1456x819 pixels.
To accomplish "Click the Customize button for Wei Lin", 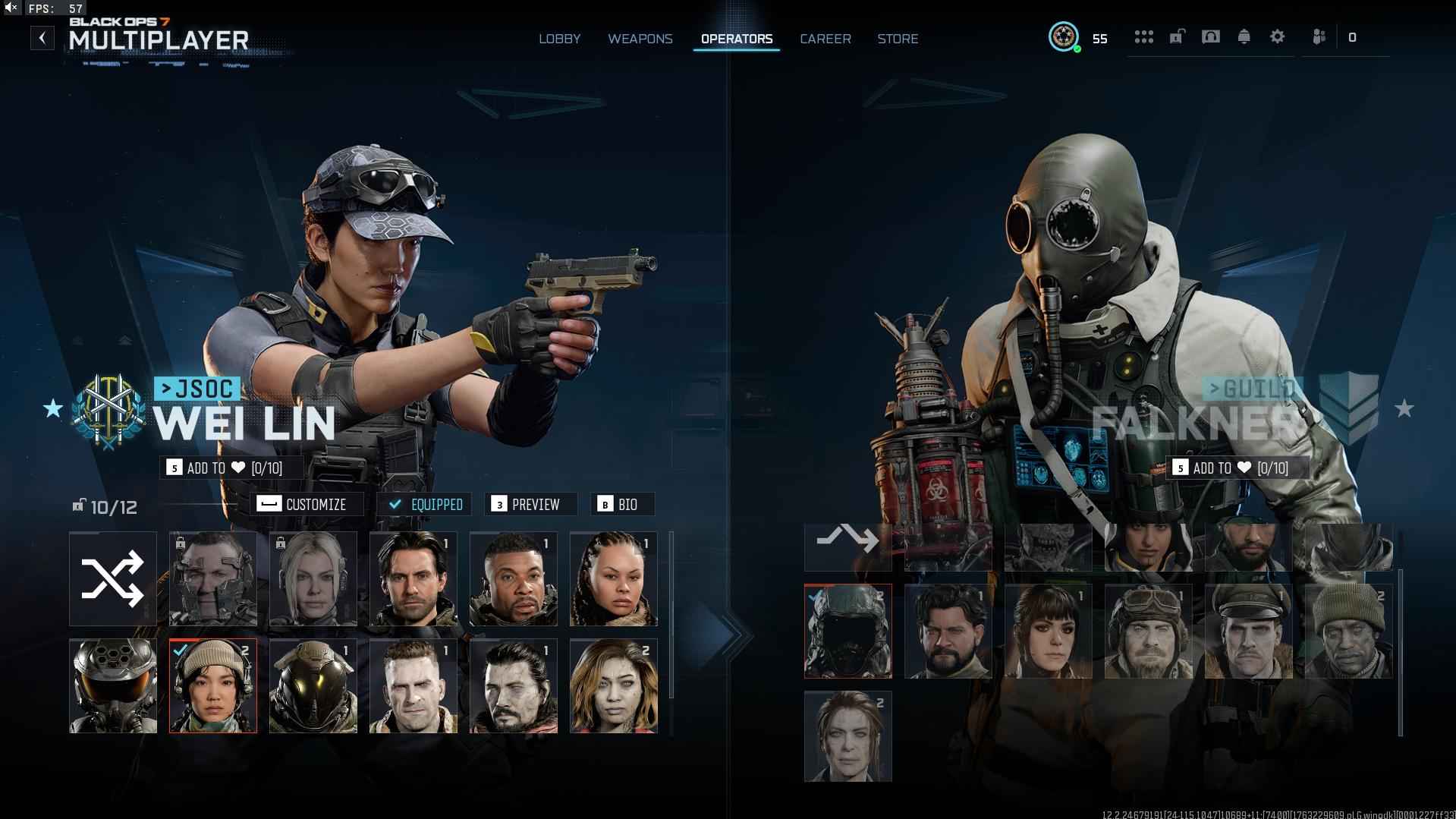I will [307, 505].
